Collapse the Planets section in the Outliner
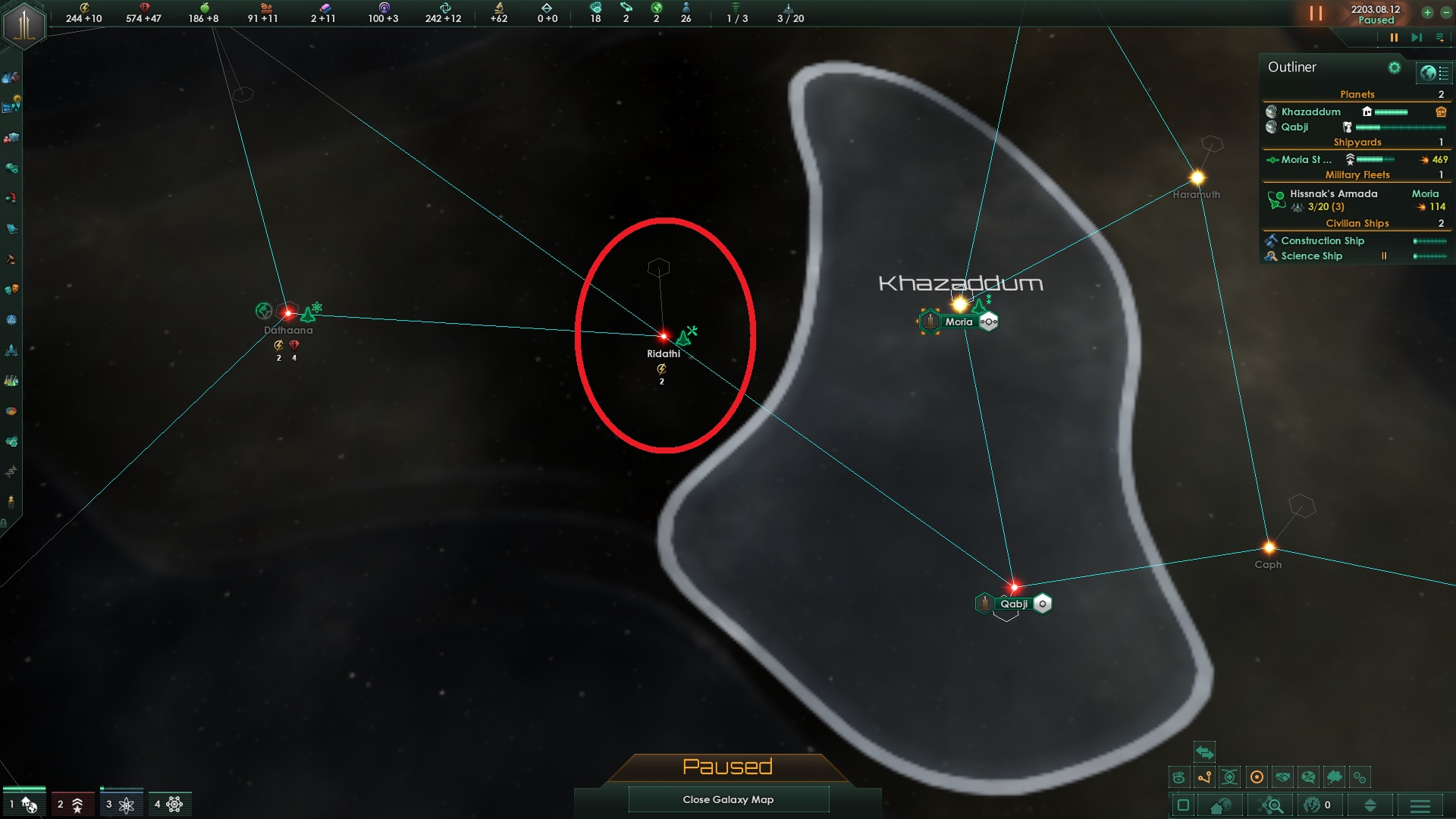Screen dimensions: 1456x819 1358,95
